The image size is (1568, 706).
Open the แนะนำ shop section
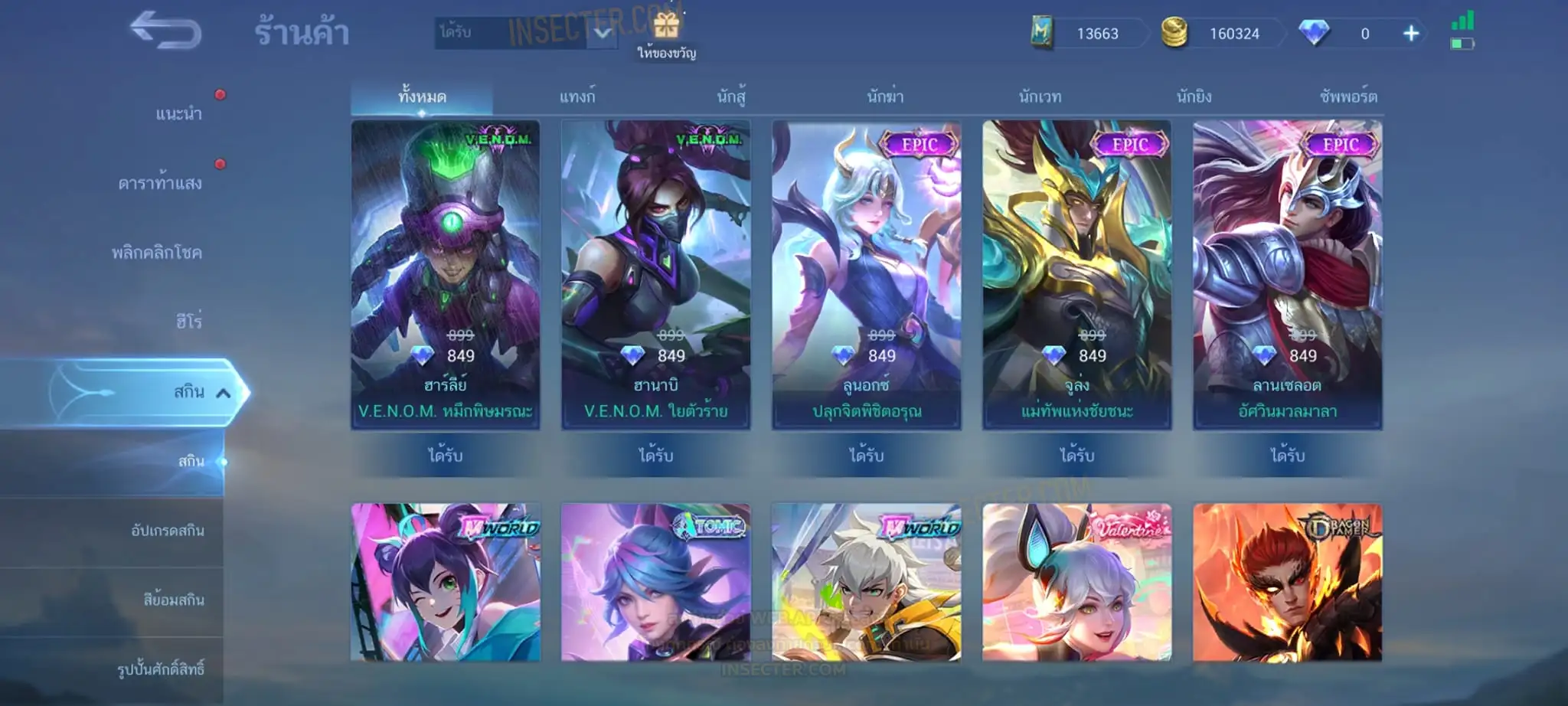[178, 114]
